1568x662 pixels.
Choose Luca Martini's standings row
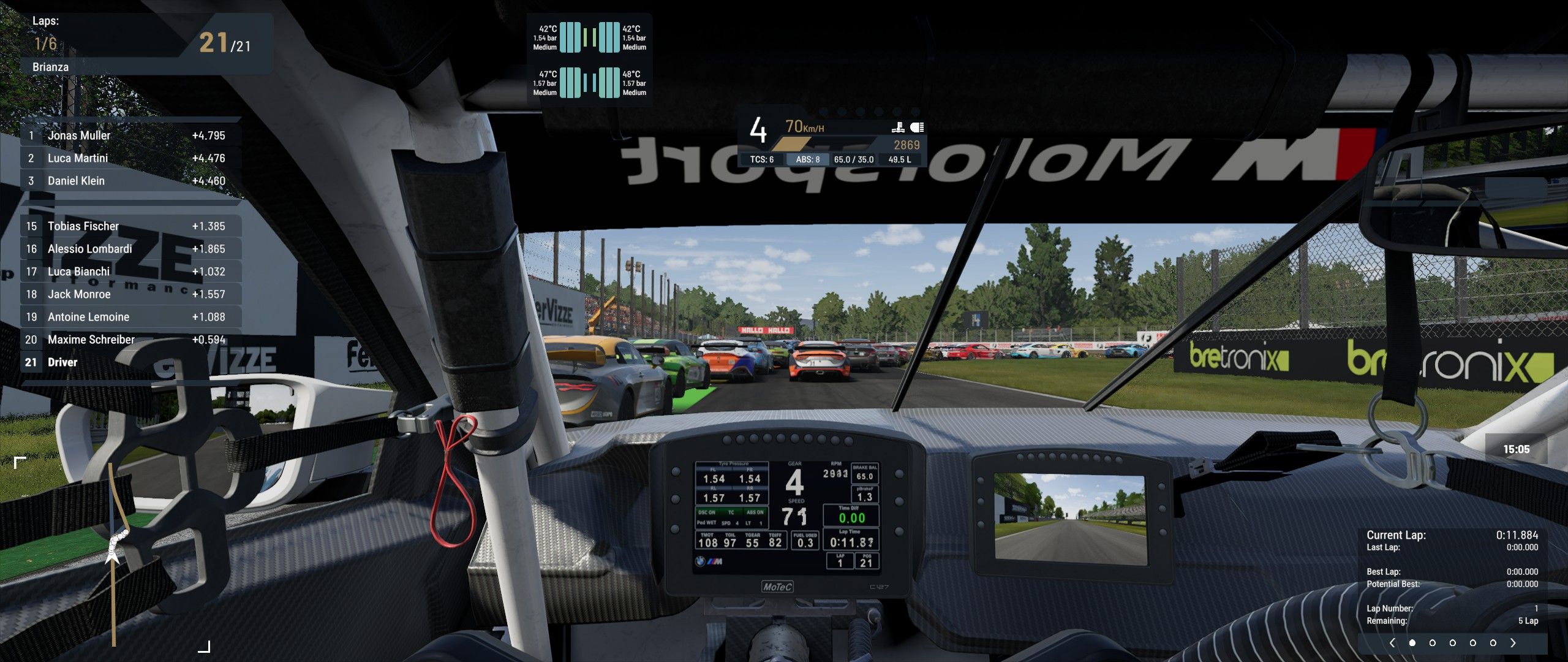click(x=130, y=158)
